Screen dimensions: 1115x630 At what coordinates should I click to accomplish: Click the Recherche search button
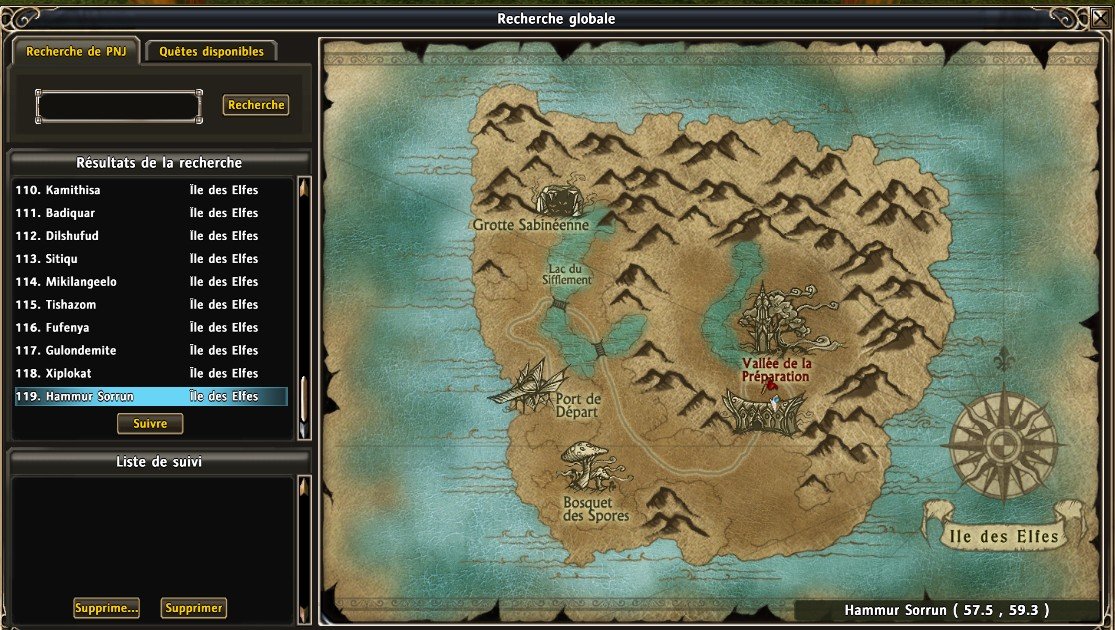click(x=256, y=105)
